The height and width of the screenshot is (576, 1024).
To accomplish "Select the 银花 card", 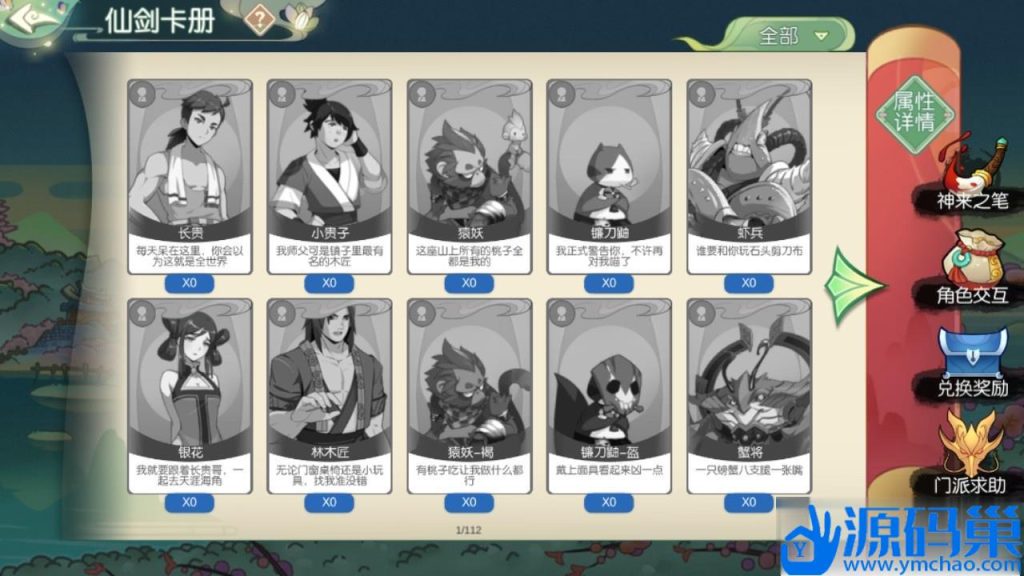I will [190, 394].
